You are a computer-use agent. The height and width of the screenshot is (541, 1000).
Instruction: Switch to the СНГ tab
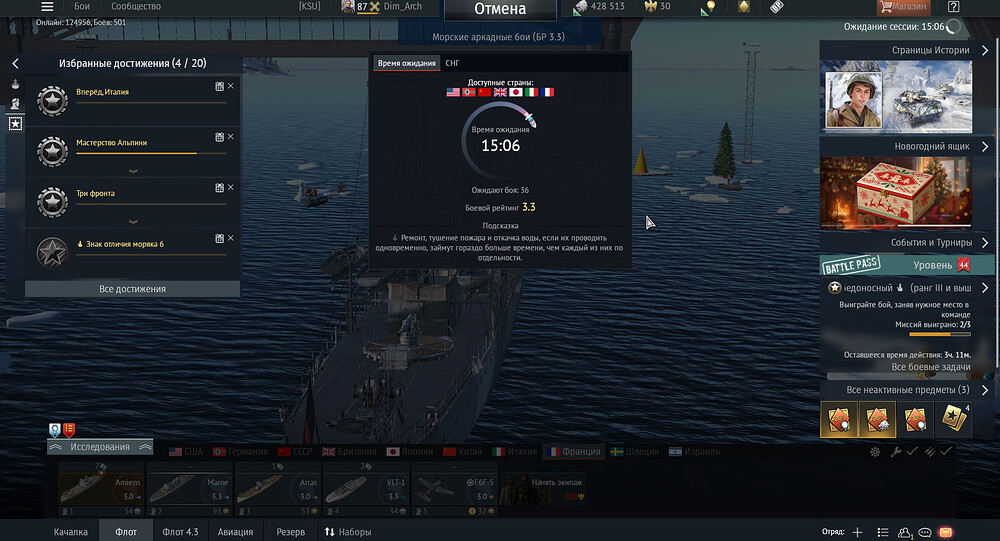click(453, 63)
